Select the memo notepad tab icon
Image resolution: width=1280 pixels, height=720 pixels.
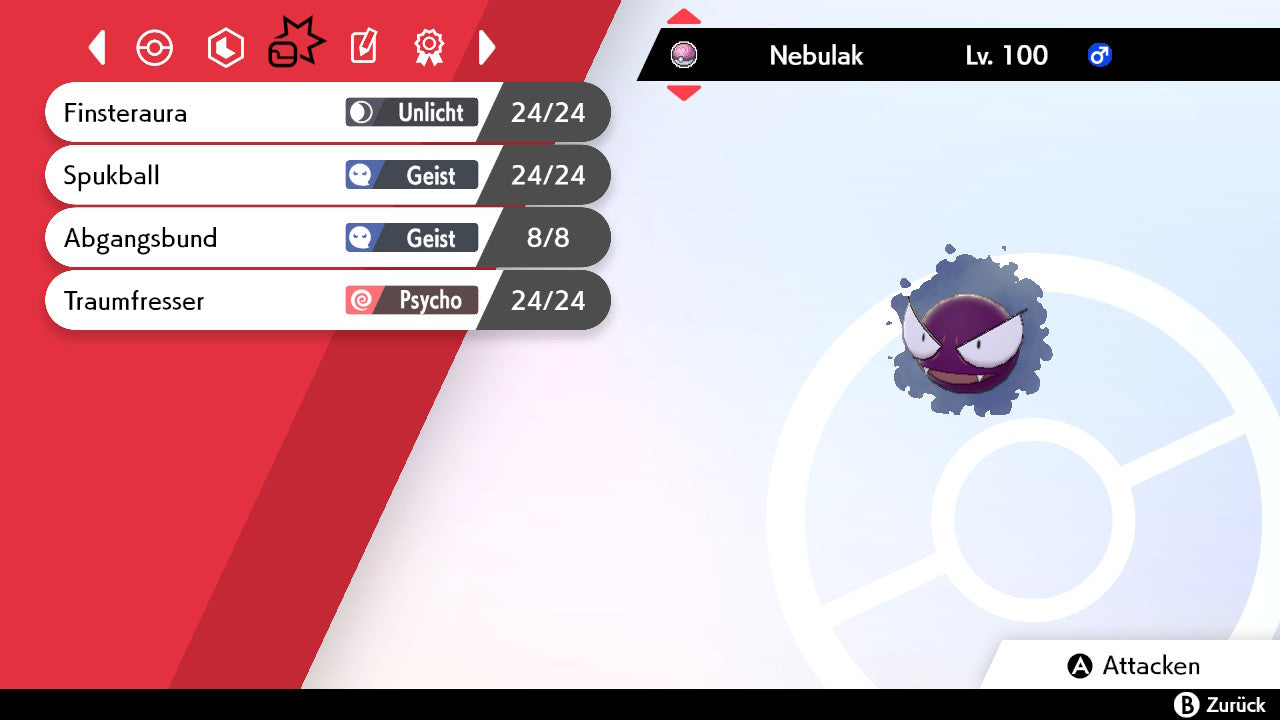click(363, 47)
